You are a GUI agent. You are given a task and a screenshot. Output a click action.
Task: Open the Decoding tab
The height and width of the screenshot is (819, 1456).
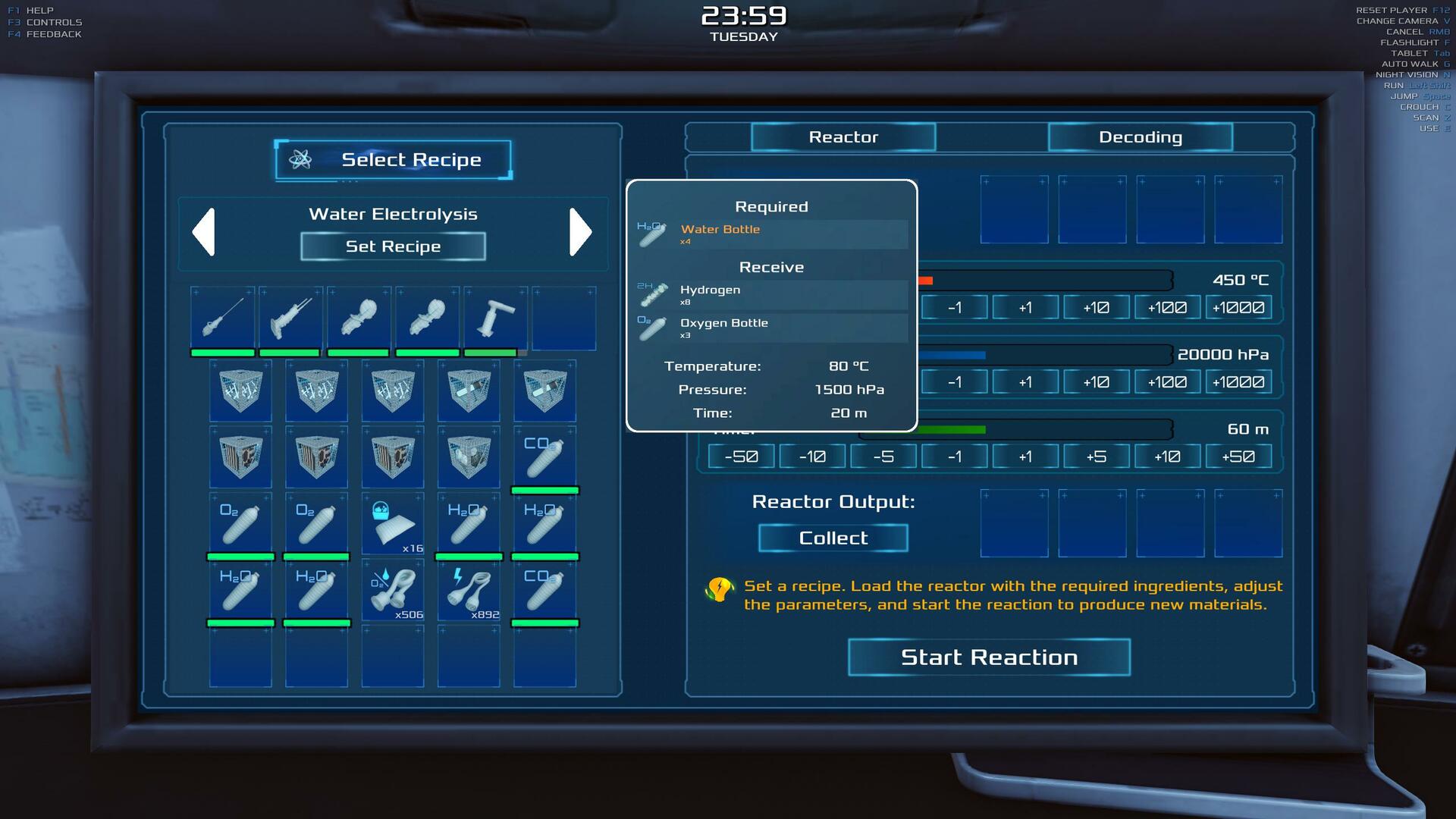1140,137
